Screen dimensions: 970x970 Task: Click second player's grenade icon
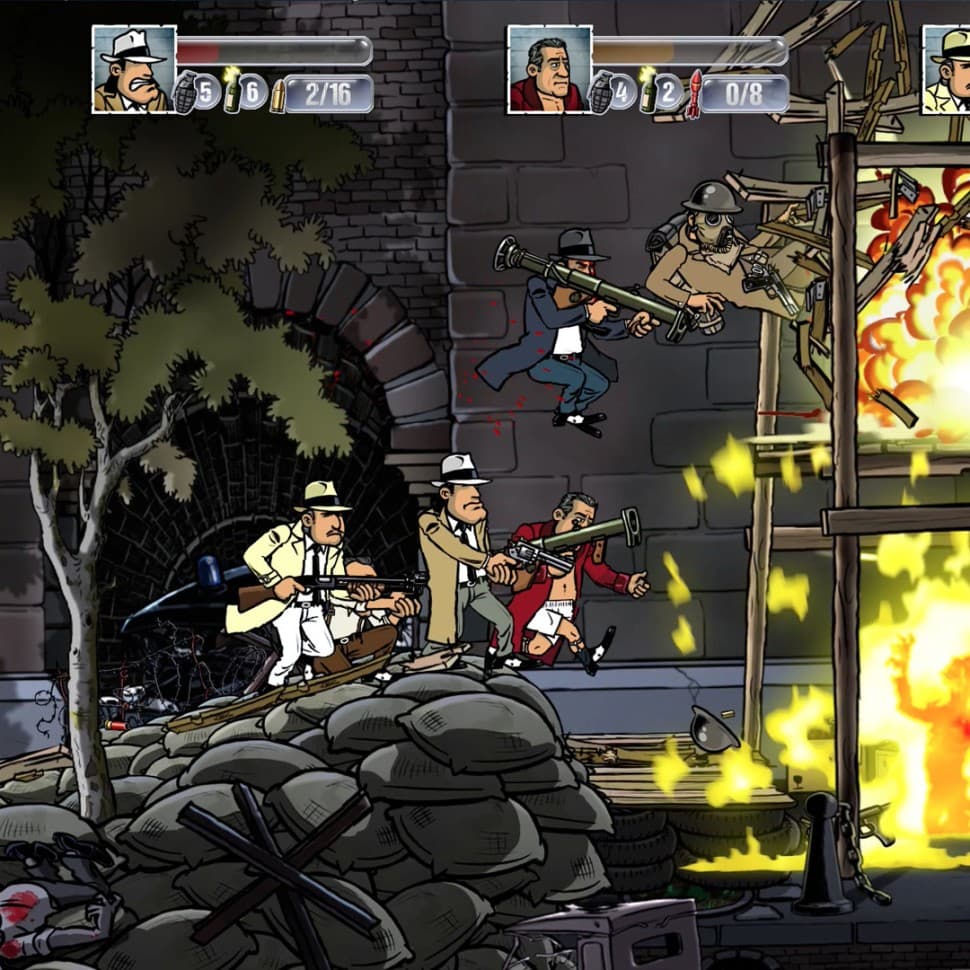click(x=602, y=92)
